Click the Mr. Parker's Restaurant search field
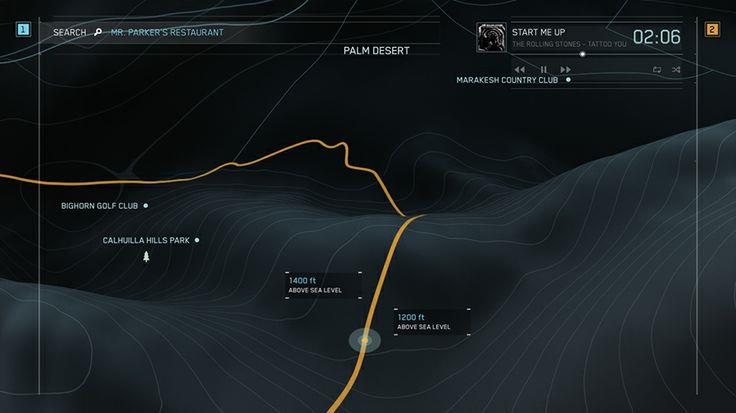Viewport: 736px width, 413px height. [x=168, y=32]
